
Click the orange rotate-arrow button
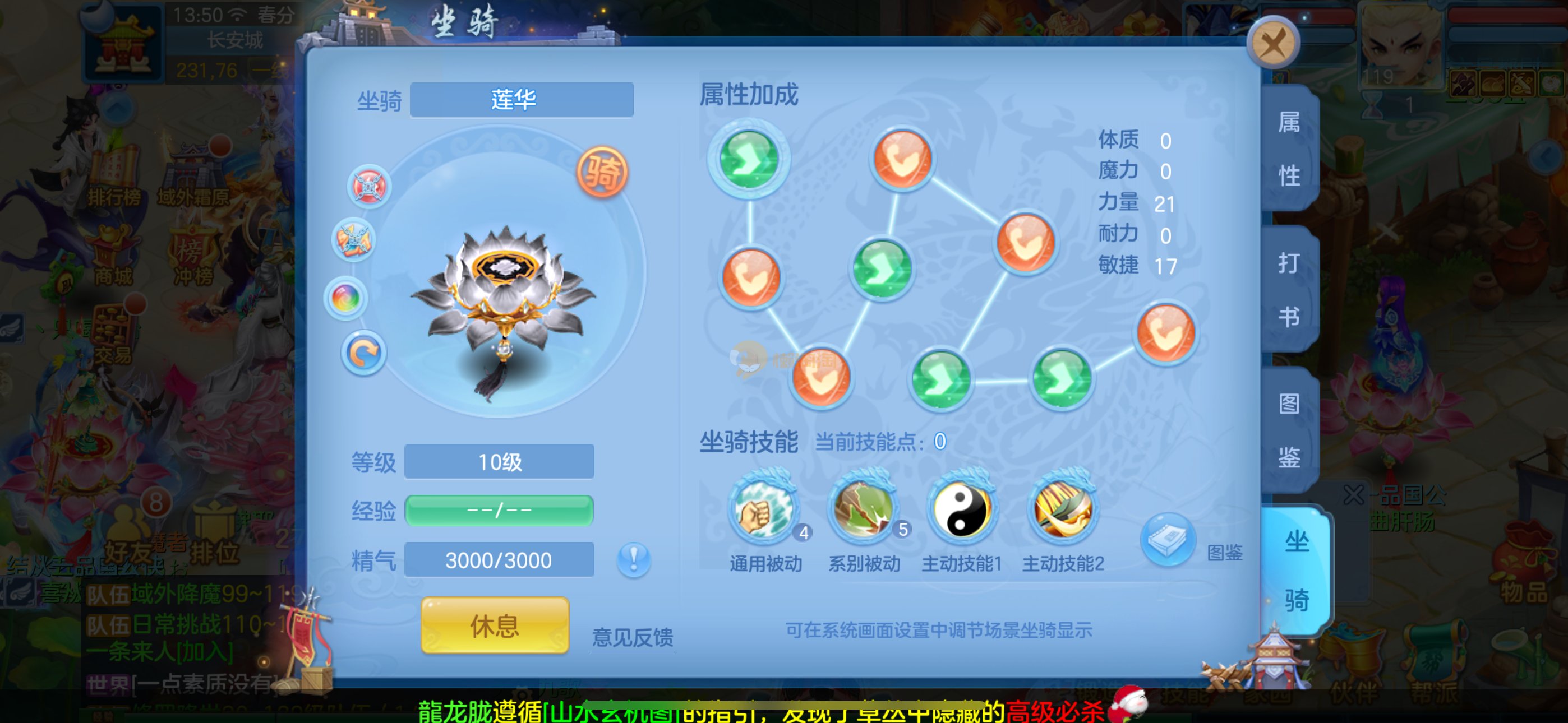363,353
